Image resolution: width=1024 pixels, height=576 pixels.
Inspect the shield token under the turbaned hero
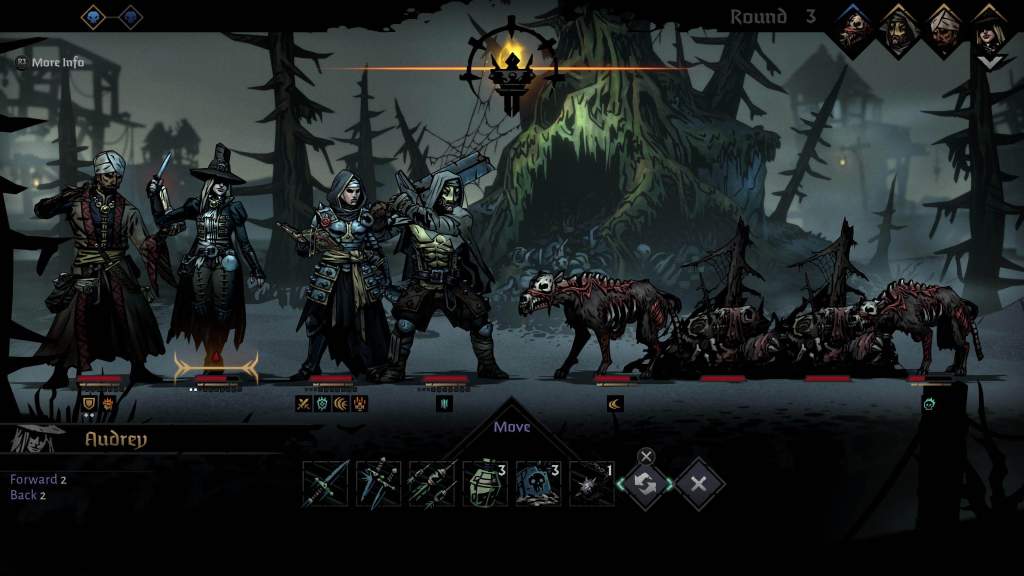(x=89, y=404)
